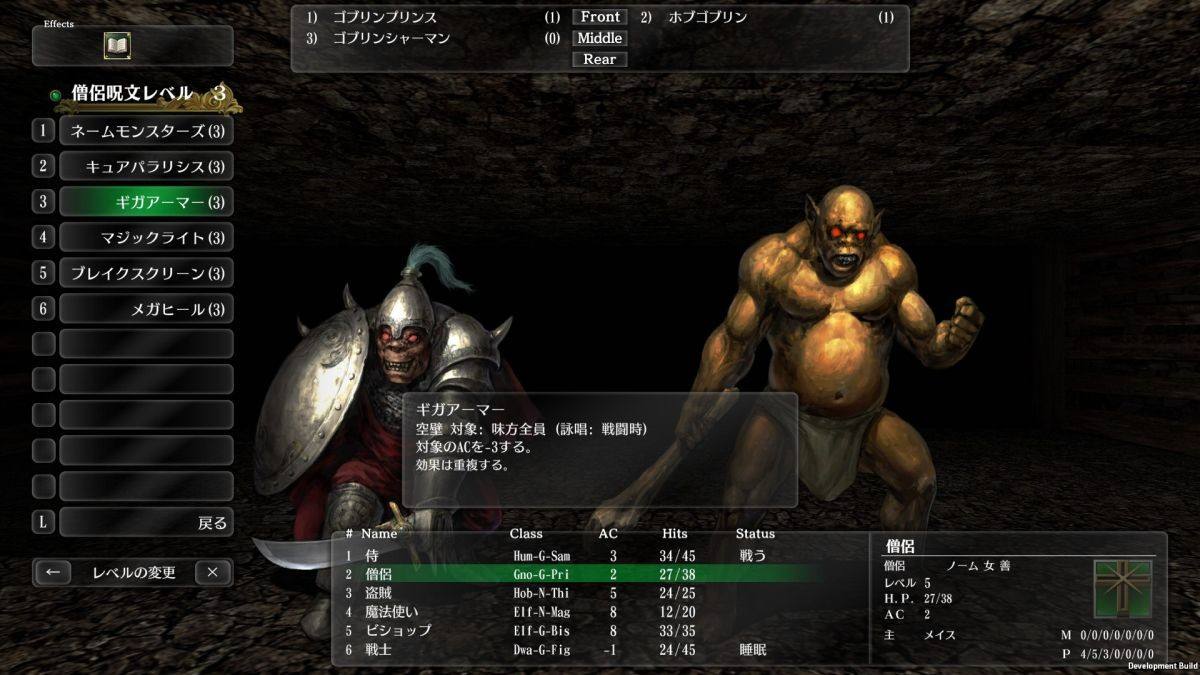Select the Front row button

pyautogui.click(x=600, y=17)
